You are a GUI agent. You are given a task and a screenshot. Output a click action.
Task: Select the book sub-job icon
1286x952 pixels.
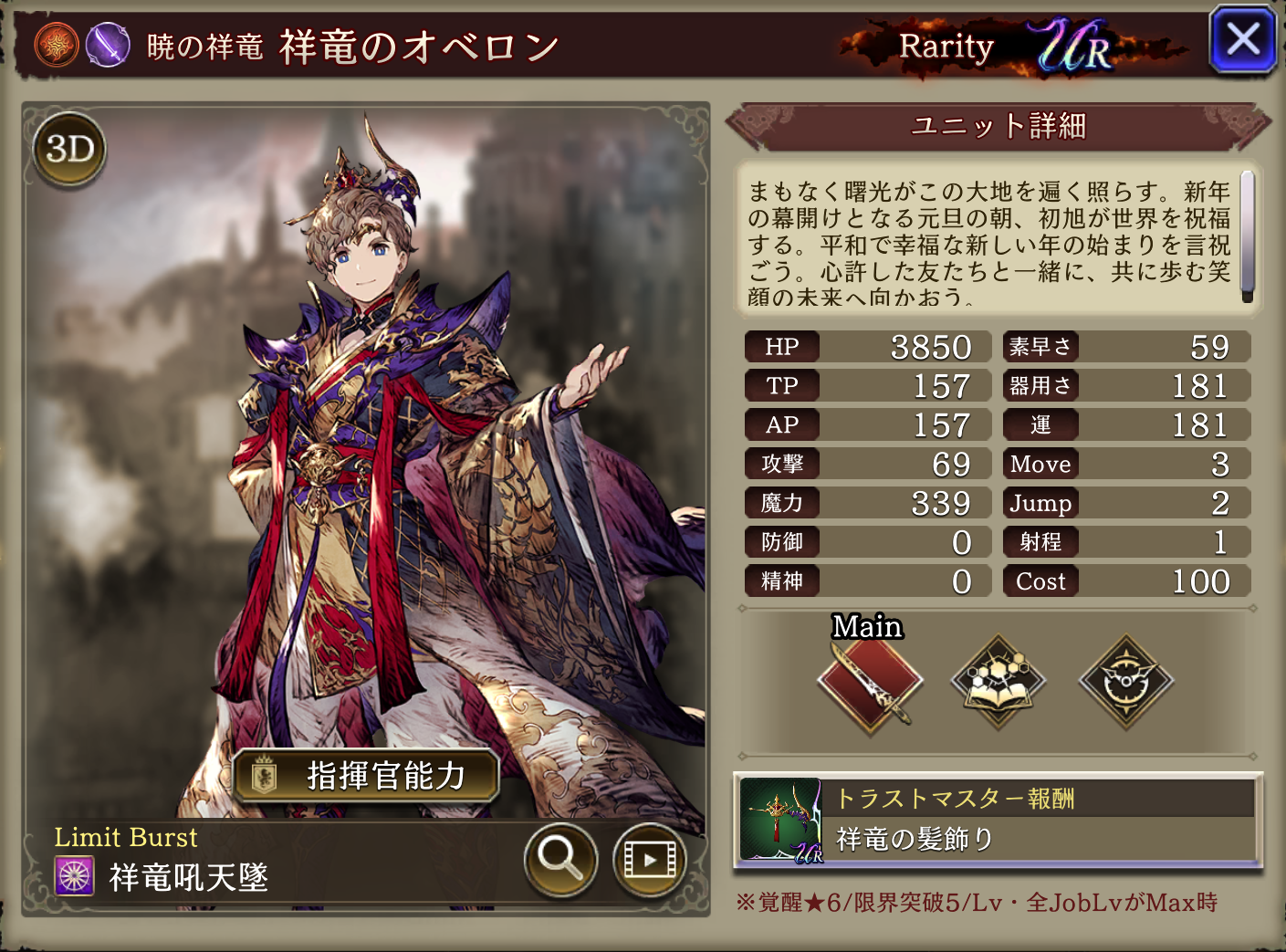(998, 682)
